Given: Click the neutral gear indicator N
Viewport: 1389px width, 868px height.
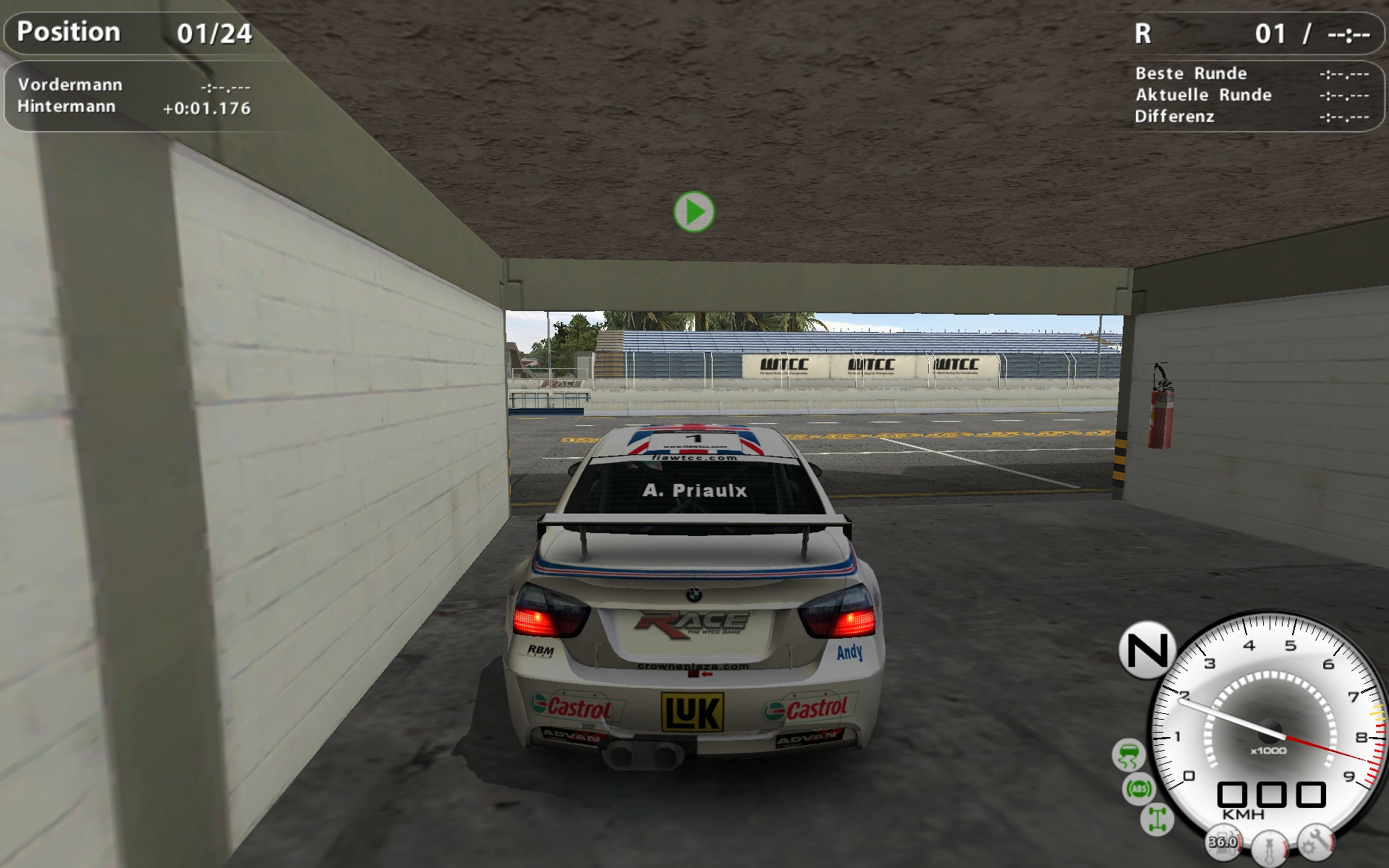Looking at the screenshot, I should click(1147, 650).
